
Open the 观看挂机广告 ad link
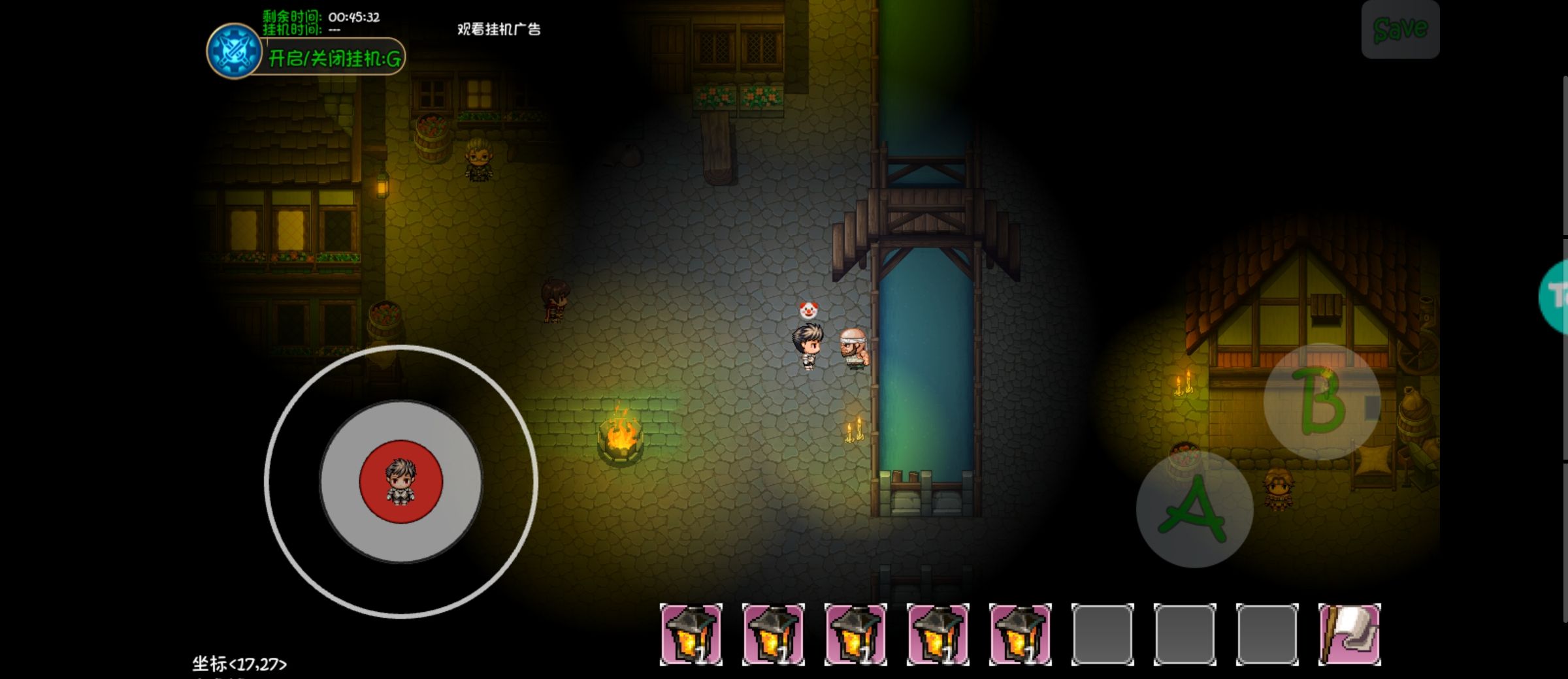pos(498,29)
